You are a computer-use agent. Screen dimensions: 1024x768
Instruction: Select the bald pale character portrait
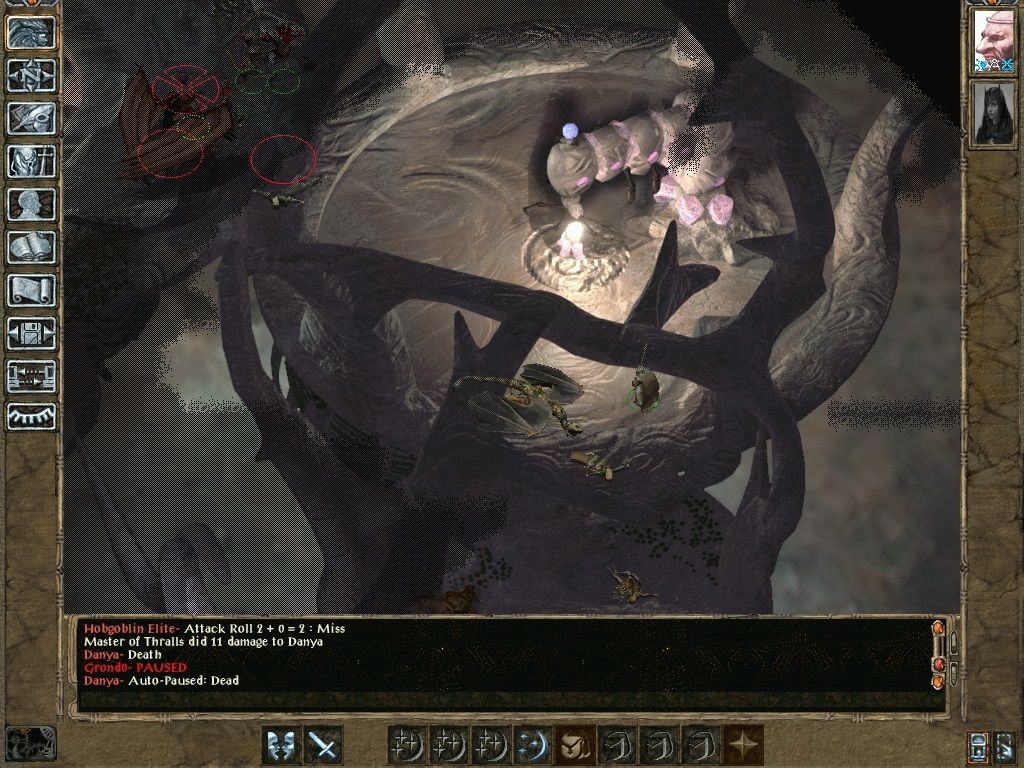tap(993, 43)
